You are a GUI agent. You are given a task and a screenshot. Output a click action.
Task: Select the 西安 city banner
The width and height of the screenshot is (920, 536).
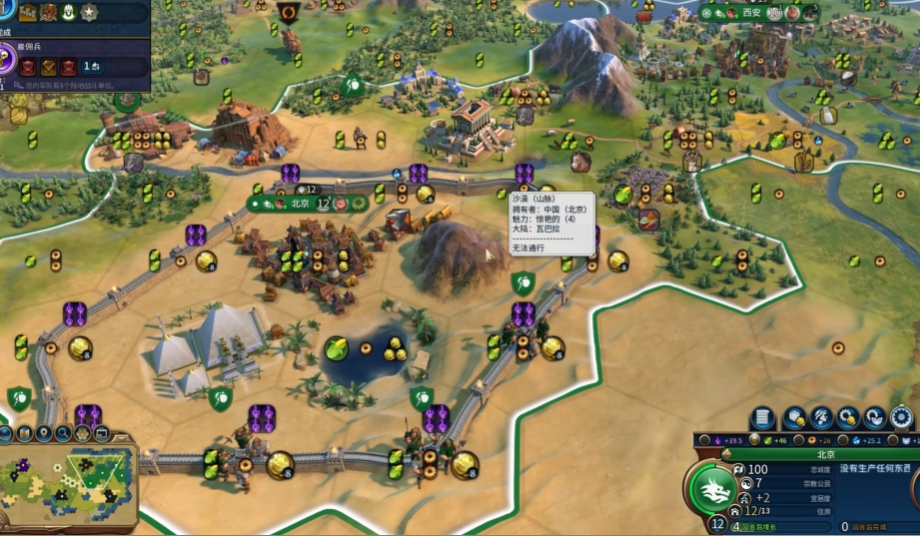click(x=752, y=13)
